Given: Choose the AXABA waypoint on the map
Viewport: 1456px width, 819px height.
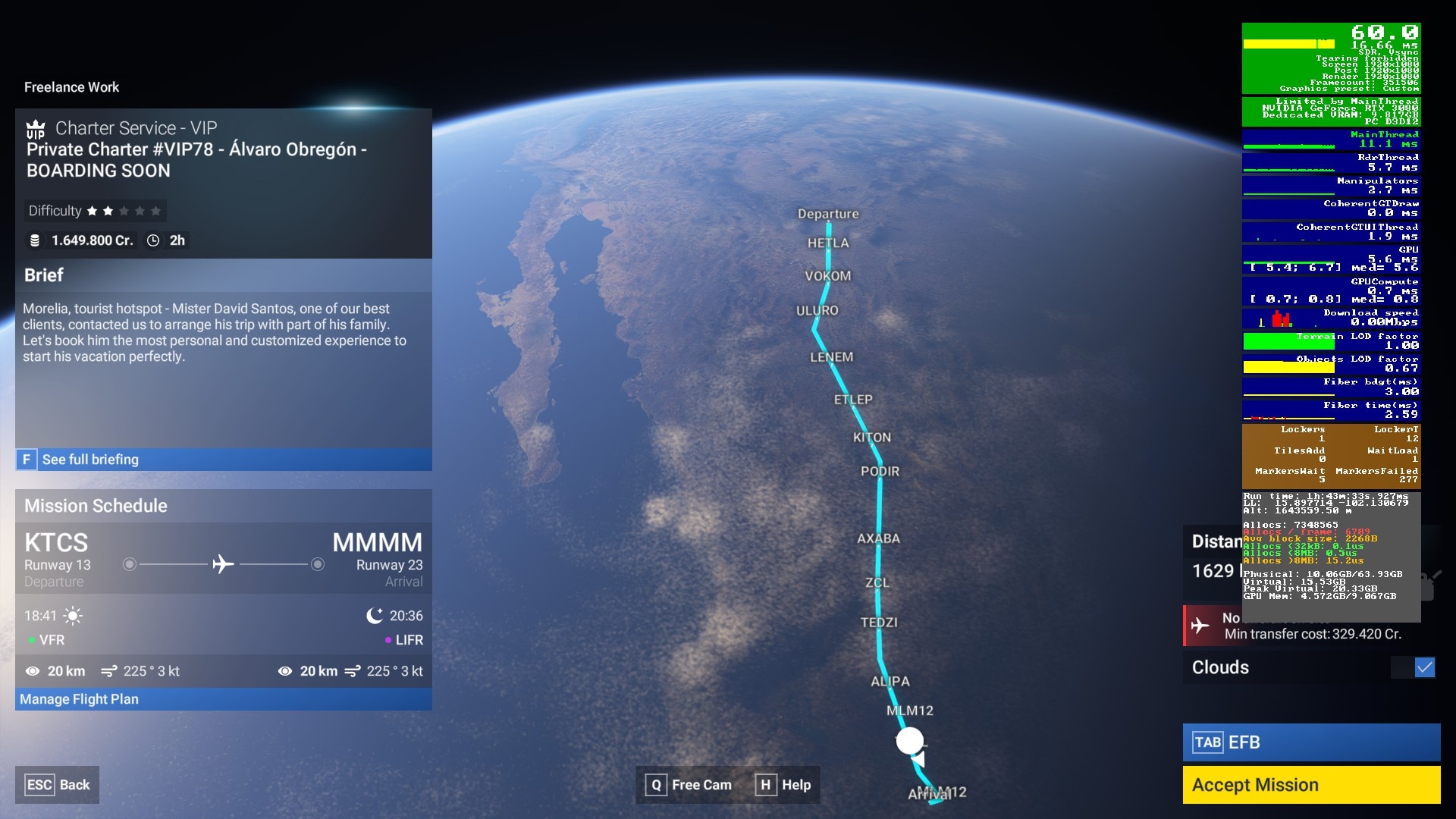Looking at the screenshot, I should 878,538.
